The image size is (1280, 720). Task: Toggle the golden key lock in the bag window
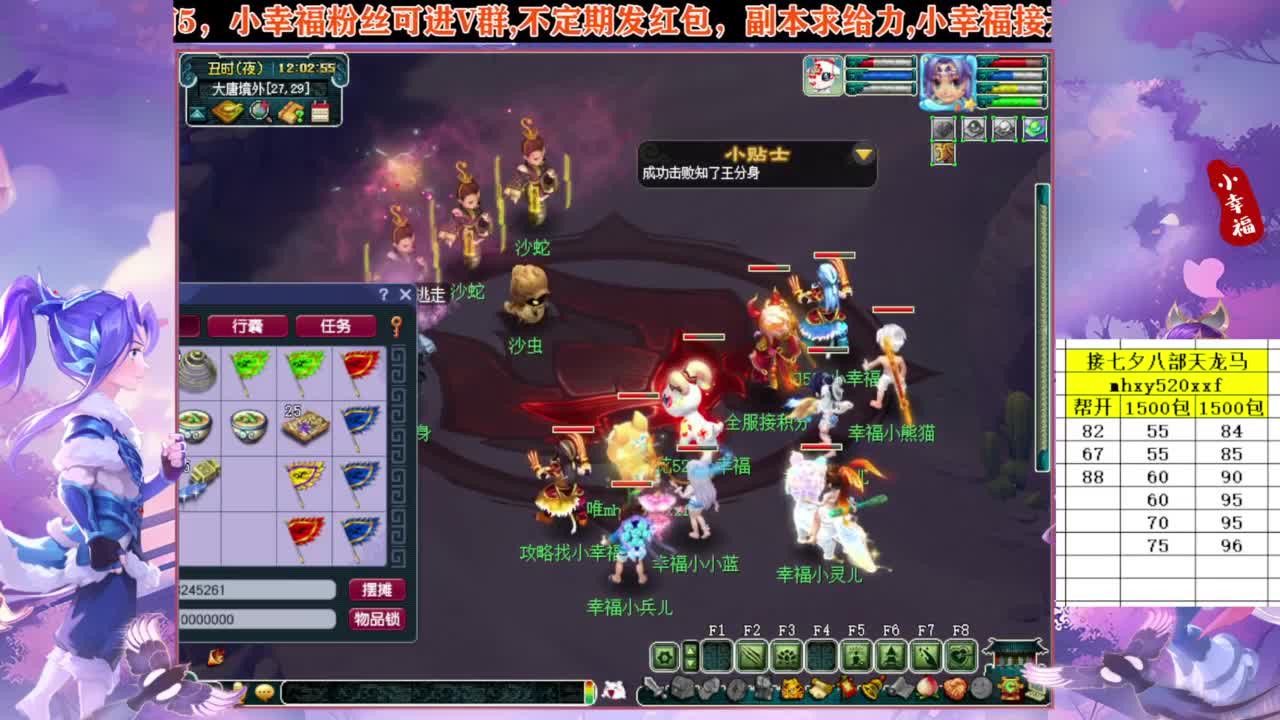pyautogui.click(x=395, y=326)
